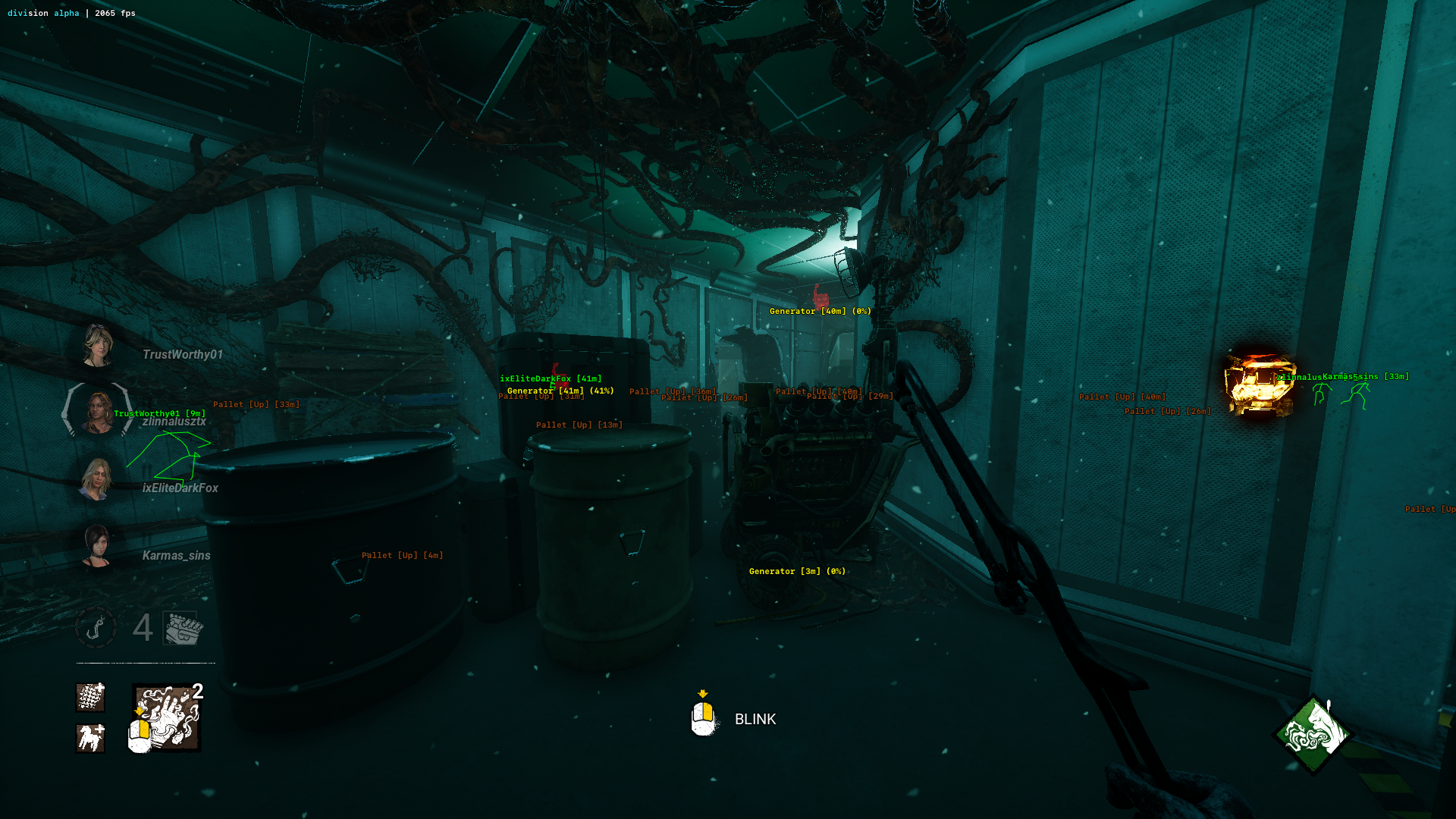Click the green diamond perk icon
Image resolution: width=1456 pixels, height=819 pixels.
pyautogui.click(x=1313, y=734)
